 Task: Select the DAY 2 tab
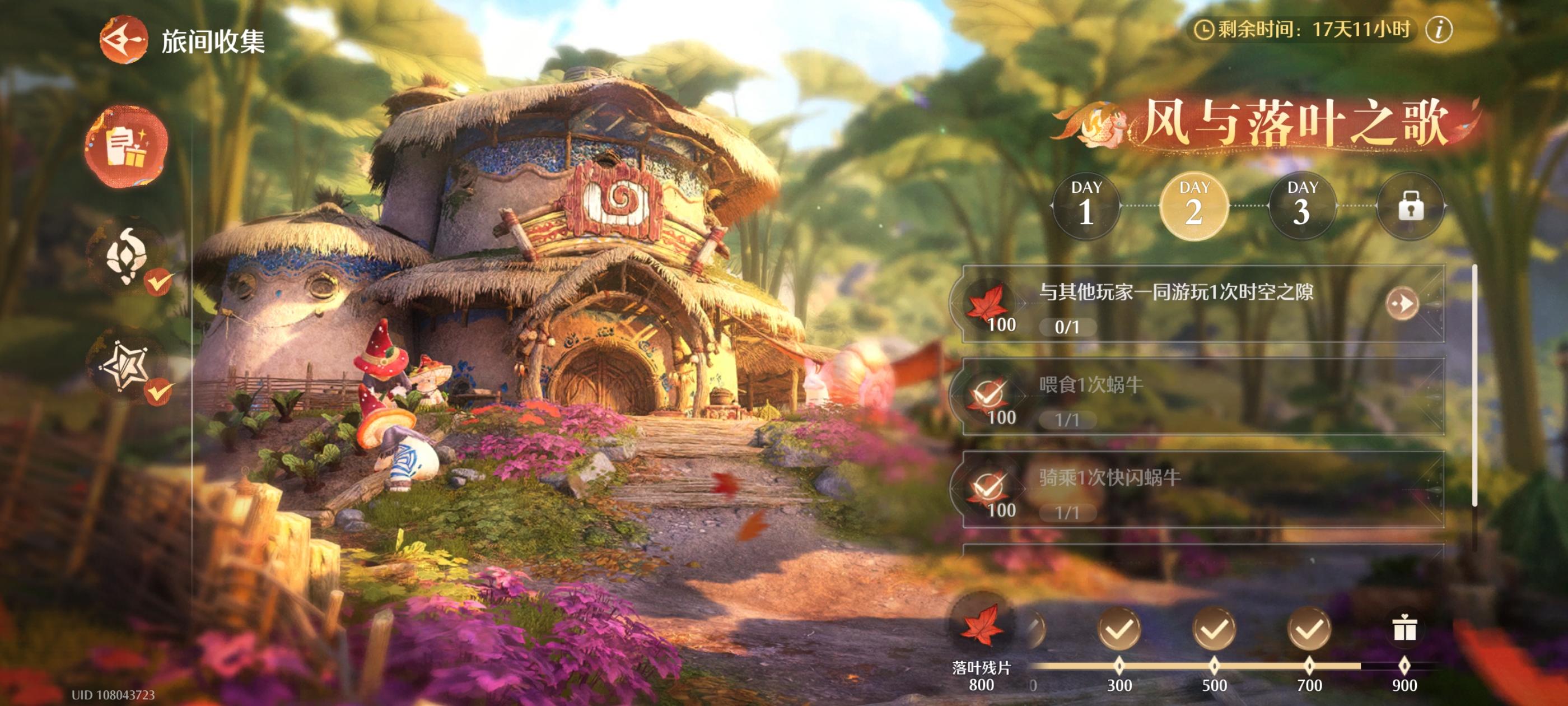[x=1194, y=205]
